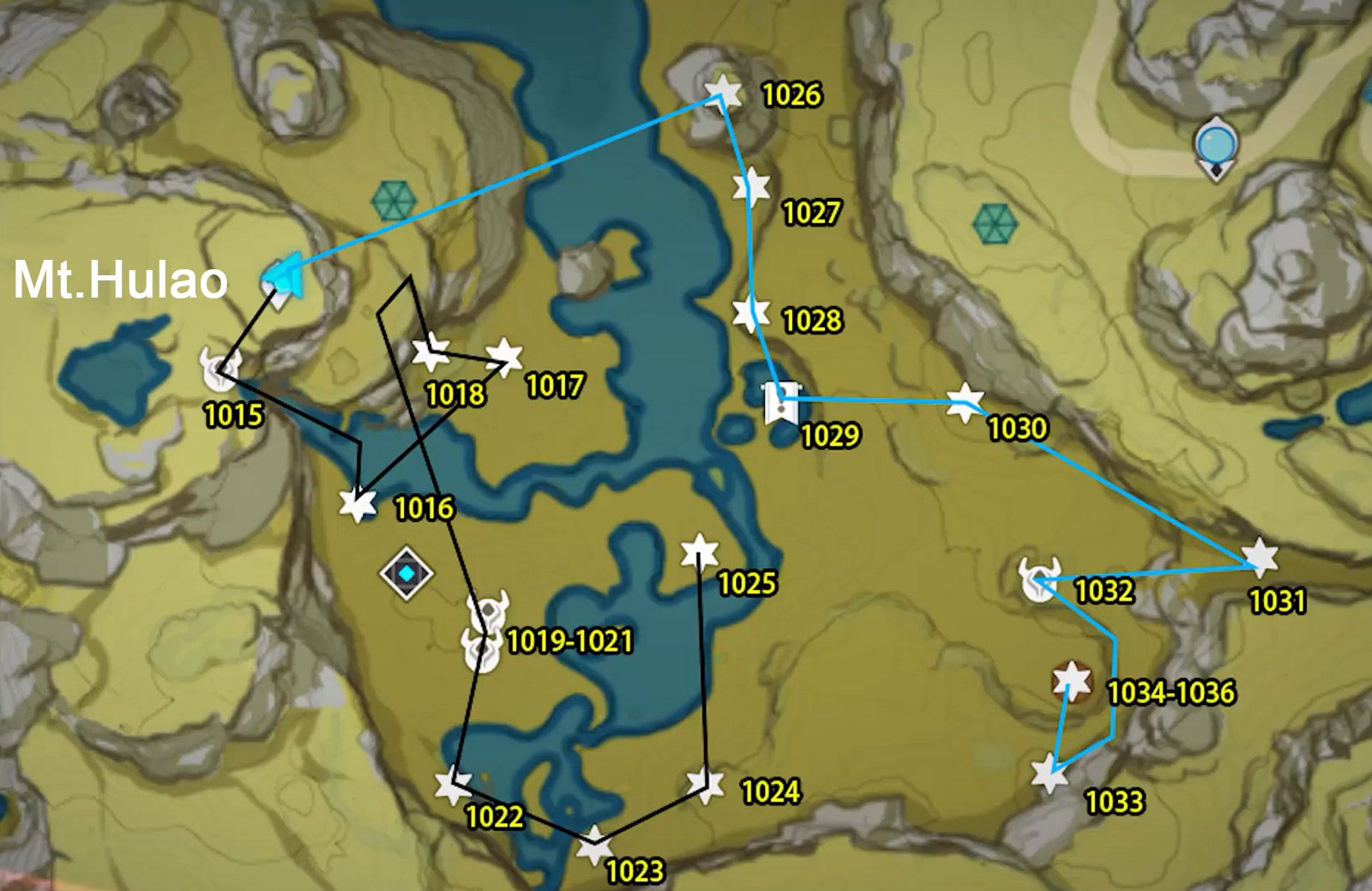This screenshot has width=1372, height=891.
Task: Select star marker 1026 at the top
Action: click(720, 93)
